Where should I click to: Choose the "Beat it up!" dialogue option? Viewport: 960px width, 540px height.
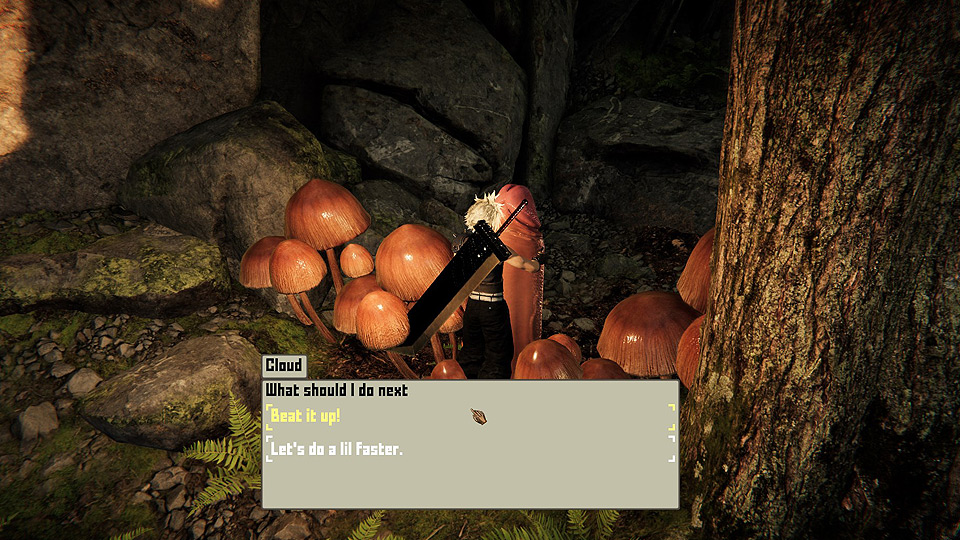click(x=306, y=416)
